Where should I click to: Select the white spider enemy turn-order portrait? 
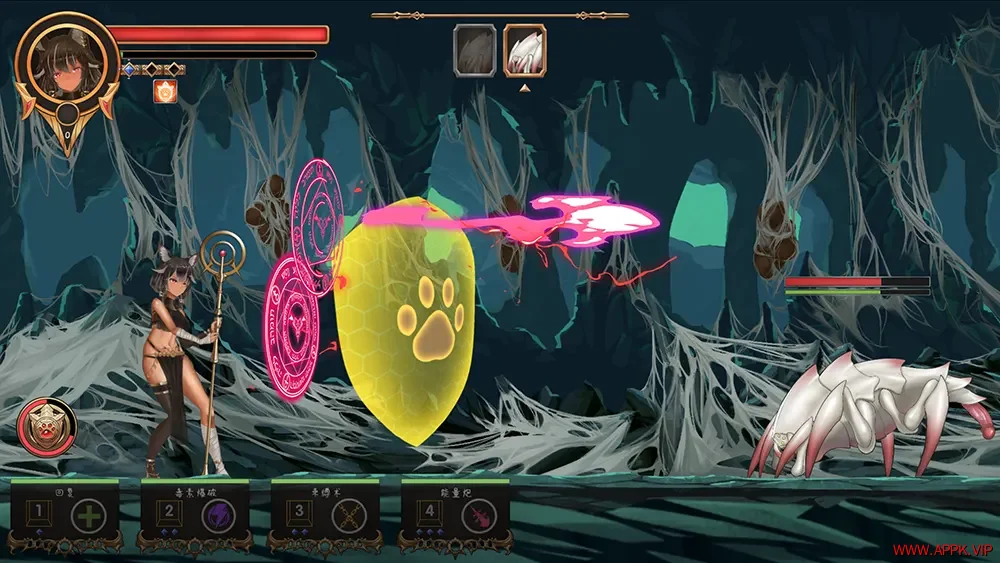[x=524, y=51]
